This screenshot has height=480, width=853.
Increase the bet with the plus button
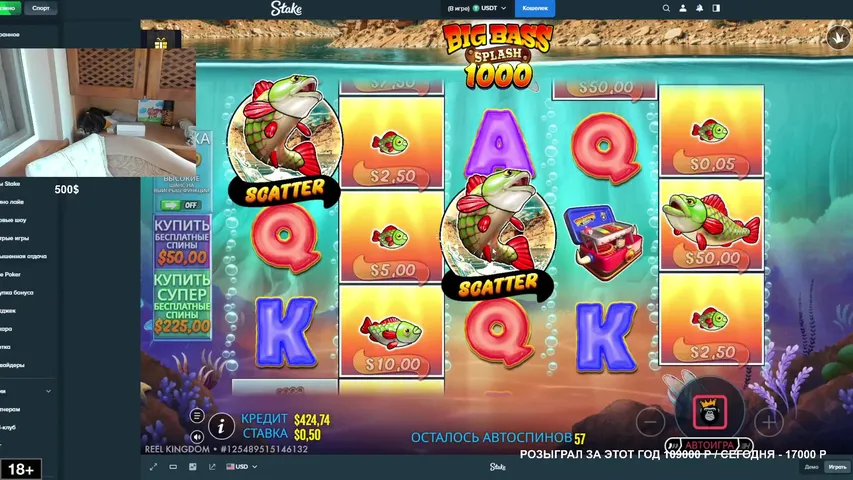768,420
